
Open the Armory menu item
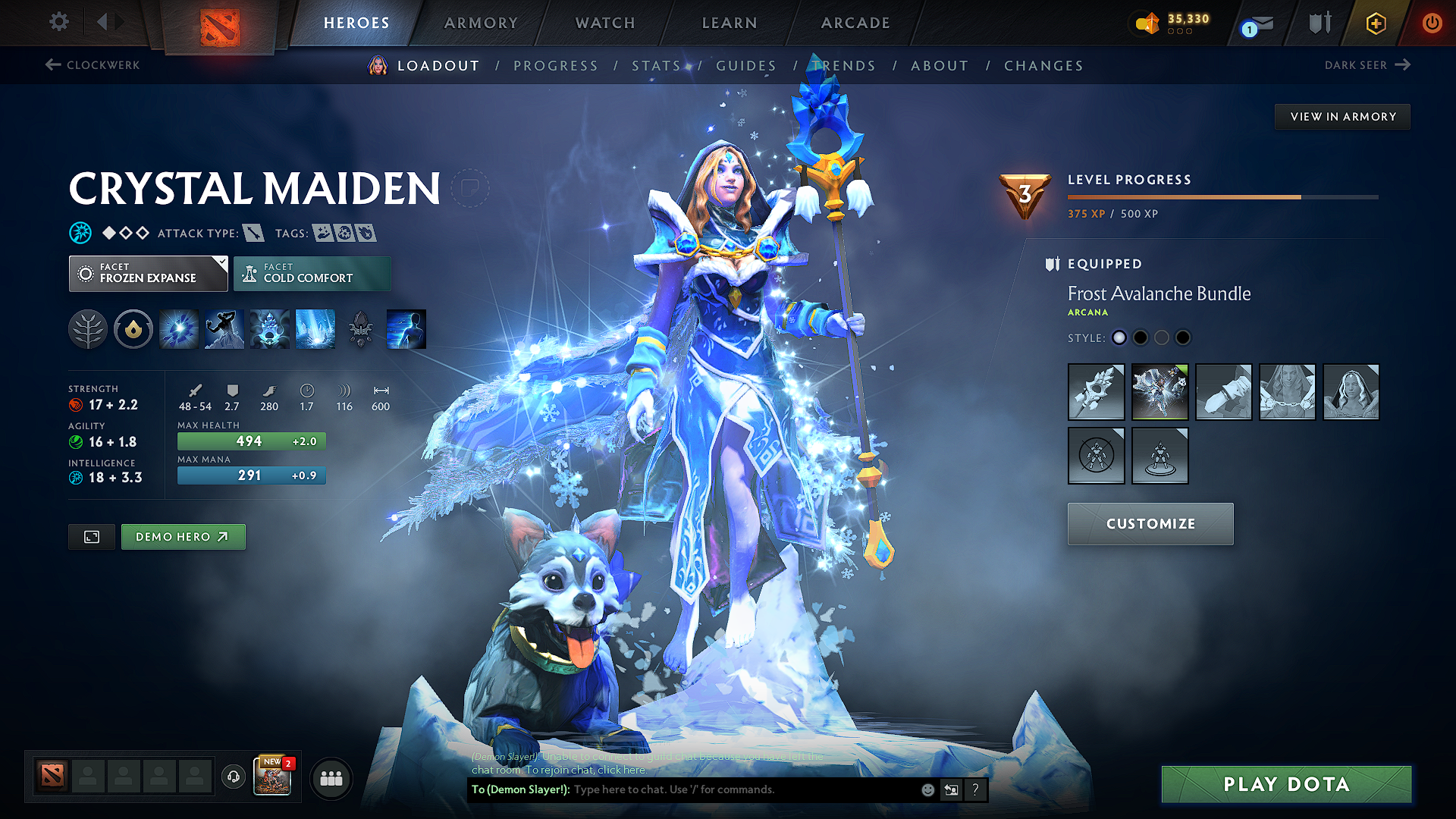coord(481,23)
